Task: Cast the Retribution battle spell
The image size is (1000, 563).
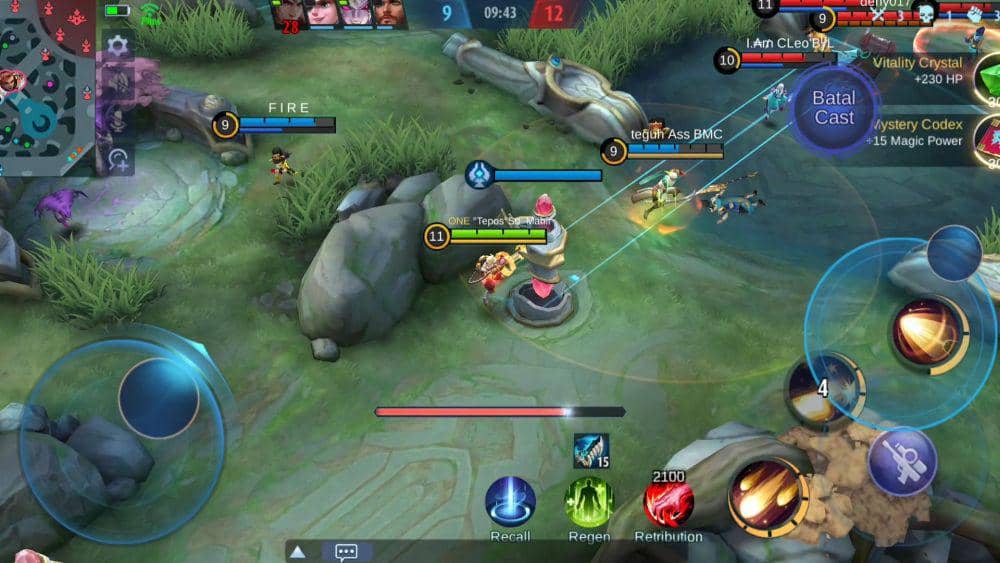Action: click(668, 502)
